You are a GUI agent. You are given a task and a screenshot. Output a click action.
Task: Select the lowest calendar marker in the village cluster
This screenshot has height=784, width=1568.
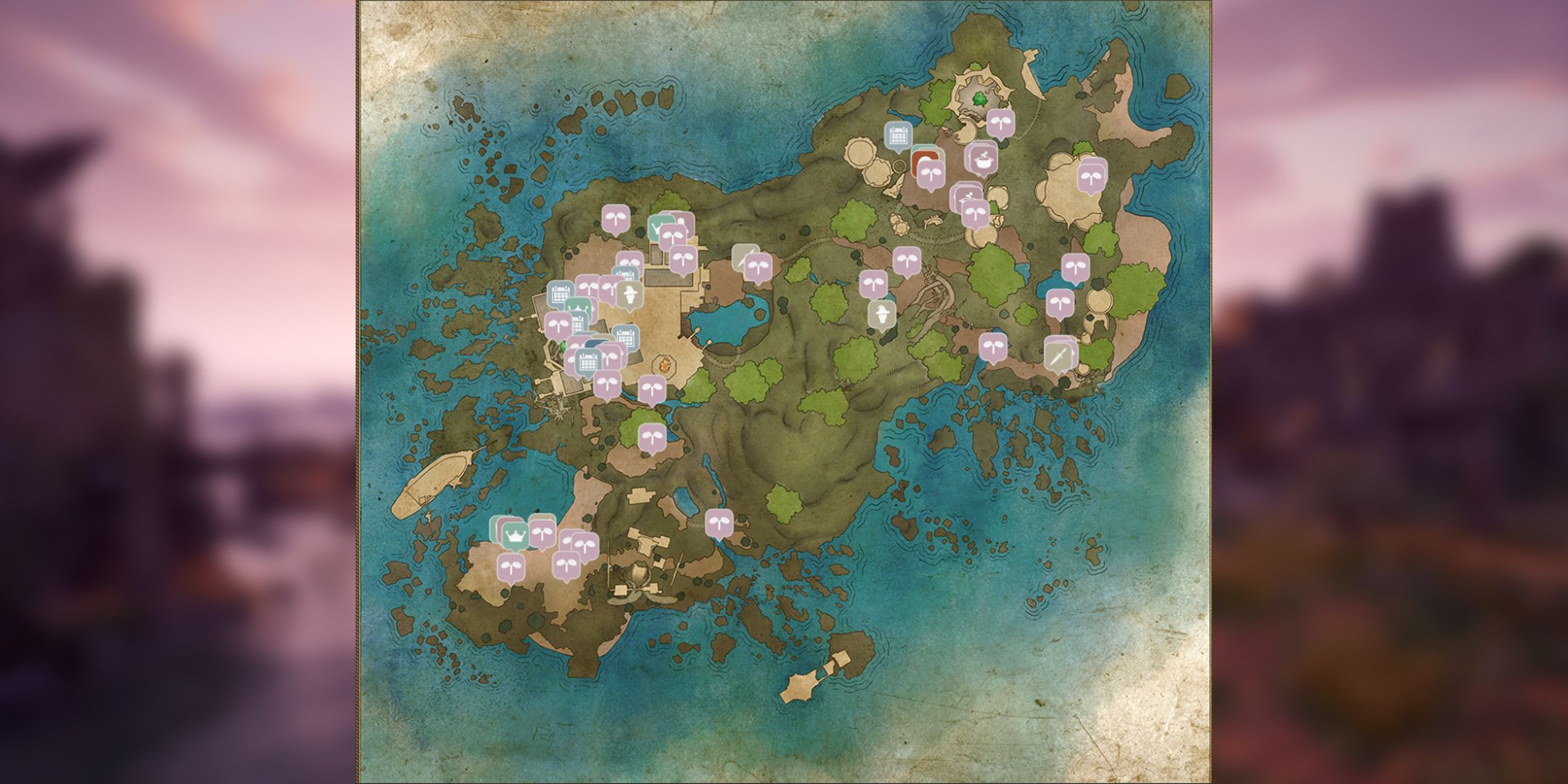coord(587,361)
